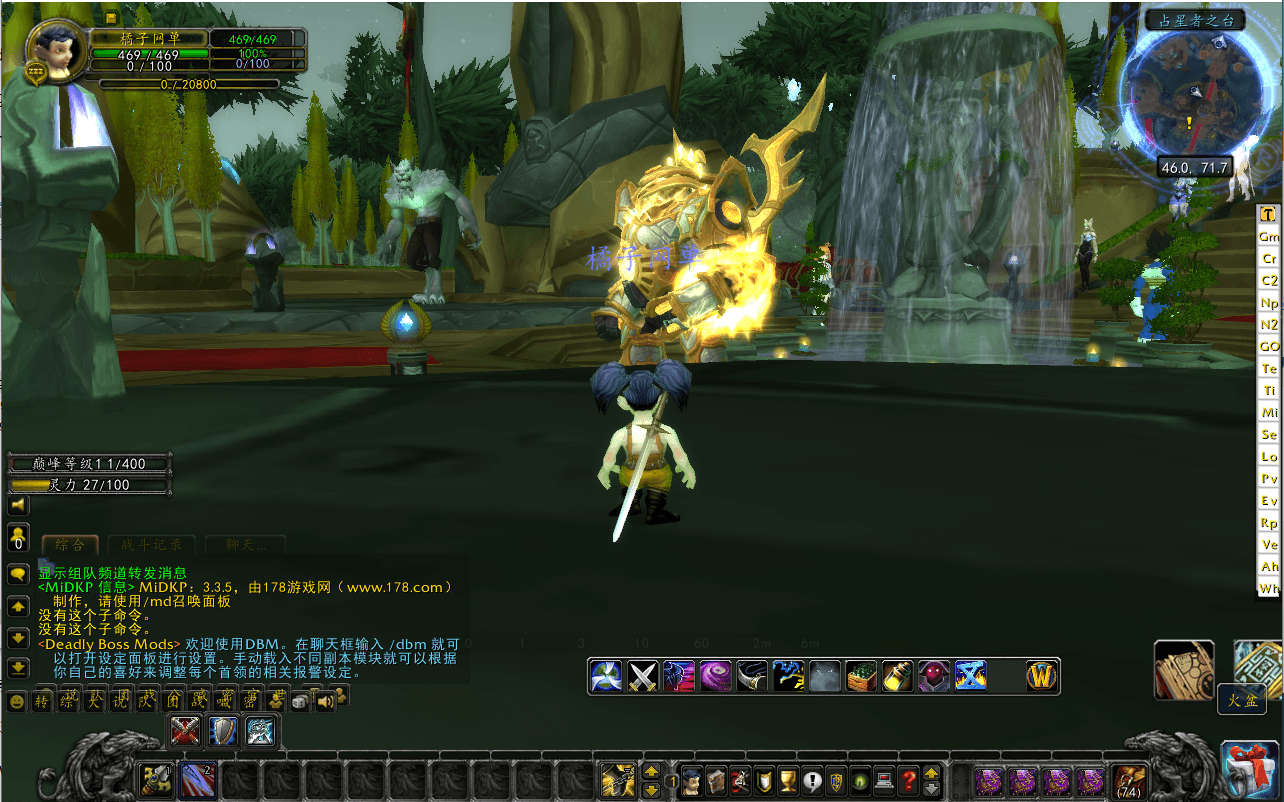1284x802 pixels.
Task: Select the Te entry in the side list
Action: click(1269, 369)
